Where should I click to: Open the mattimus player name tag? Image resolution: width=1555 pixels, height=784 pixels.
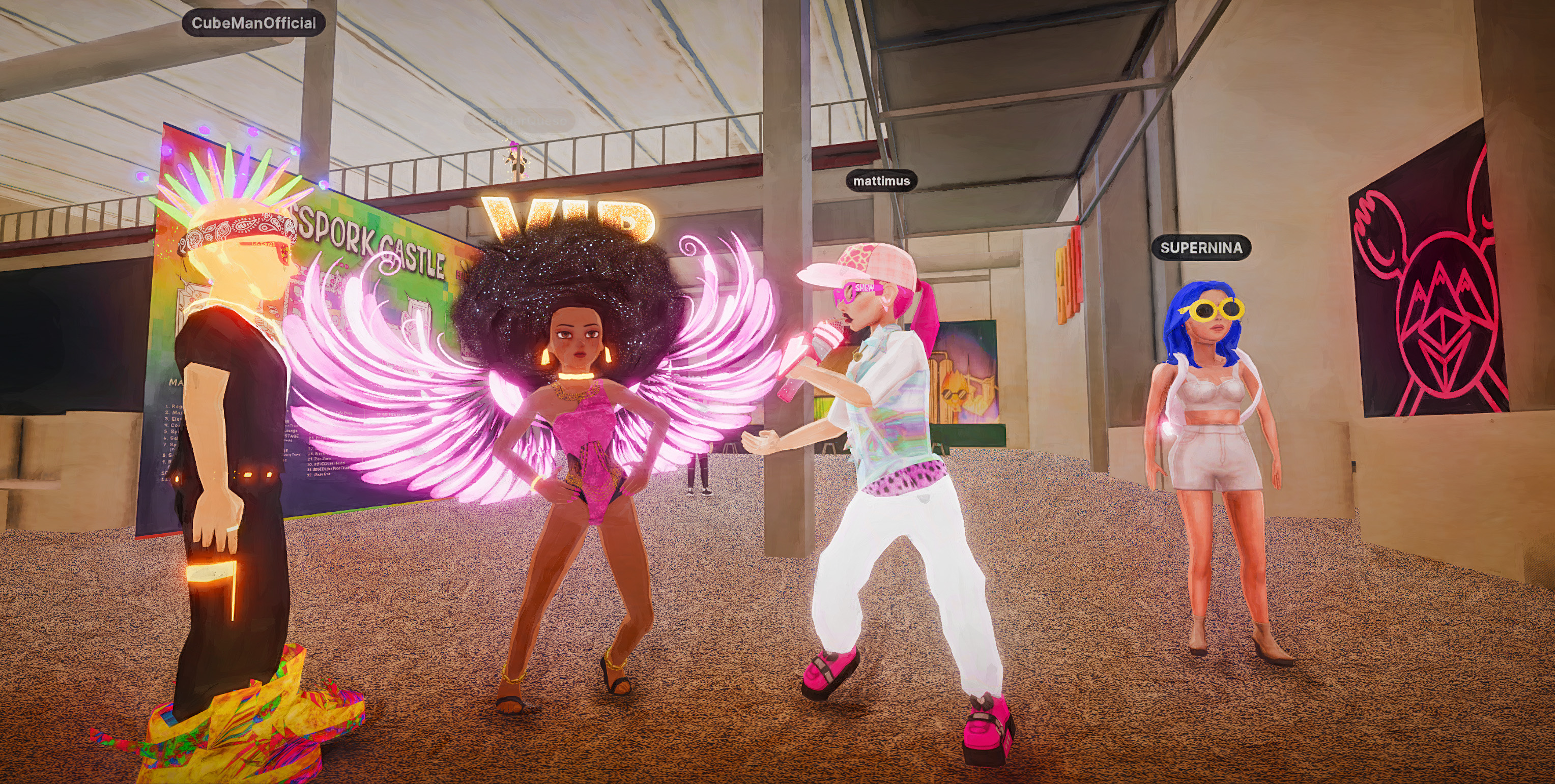(881, 181)
